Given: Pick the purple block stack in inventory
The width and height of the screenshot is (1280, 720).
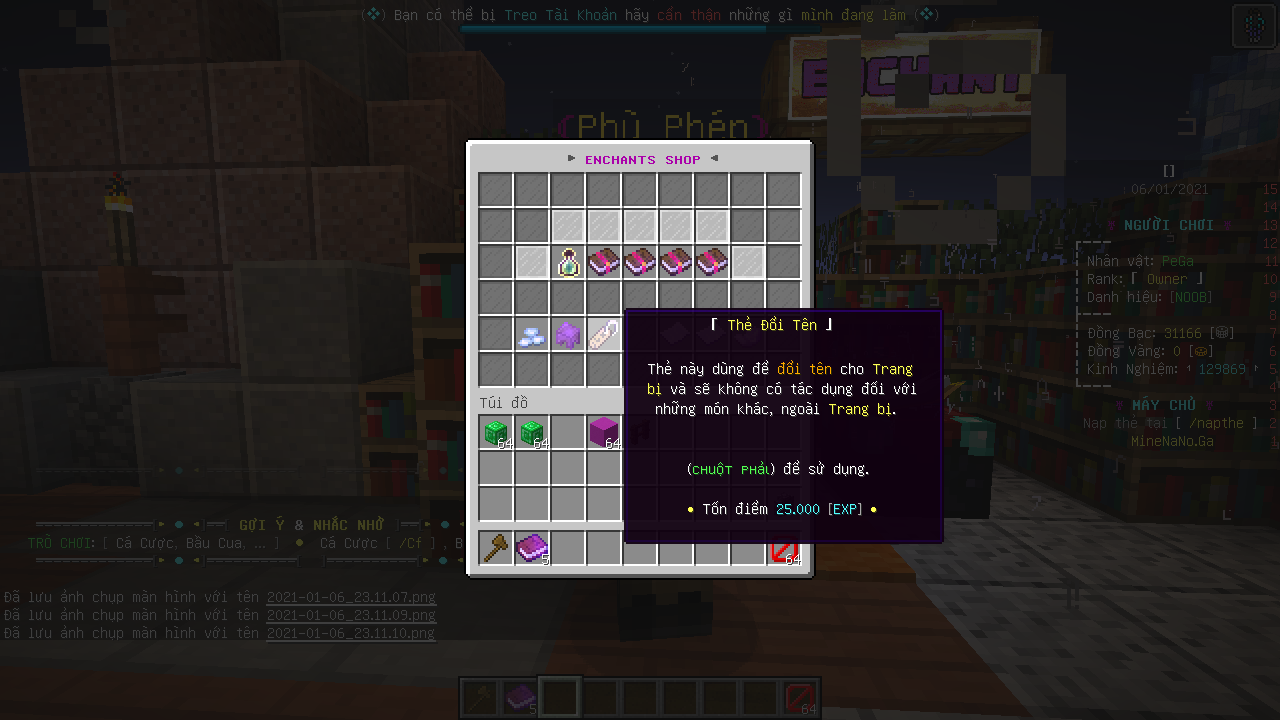Looking at the screenshot, I should coord(604,432).
